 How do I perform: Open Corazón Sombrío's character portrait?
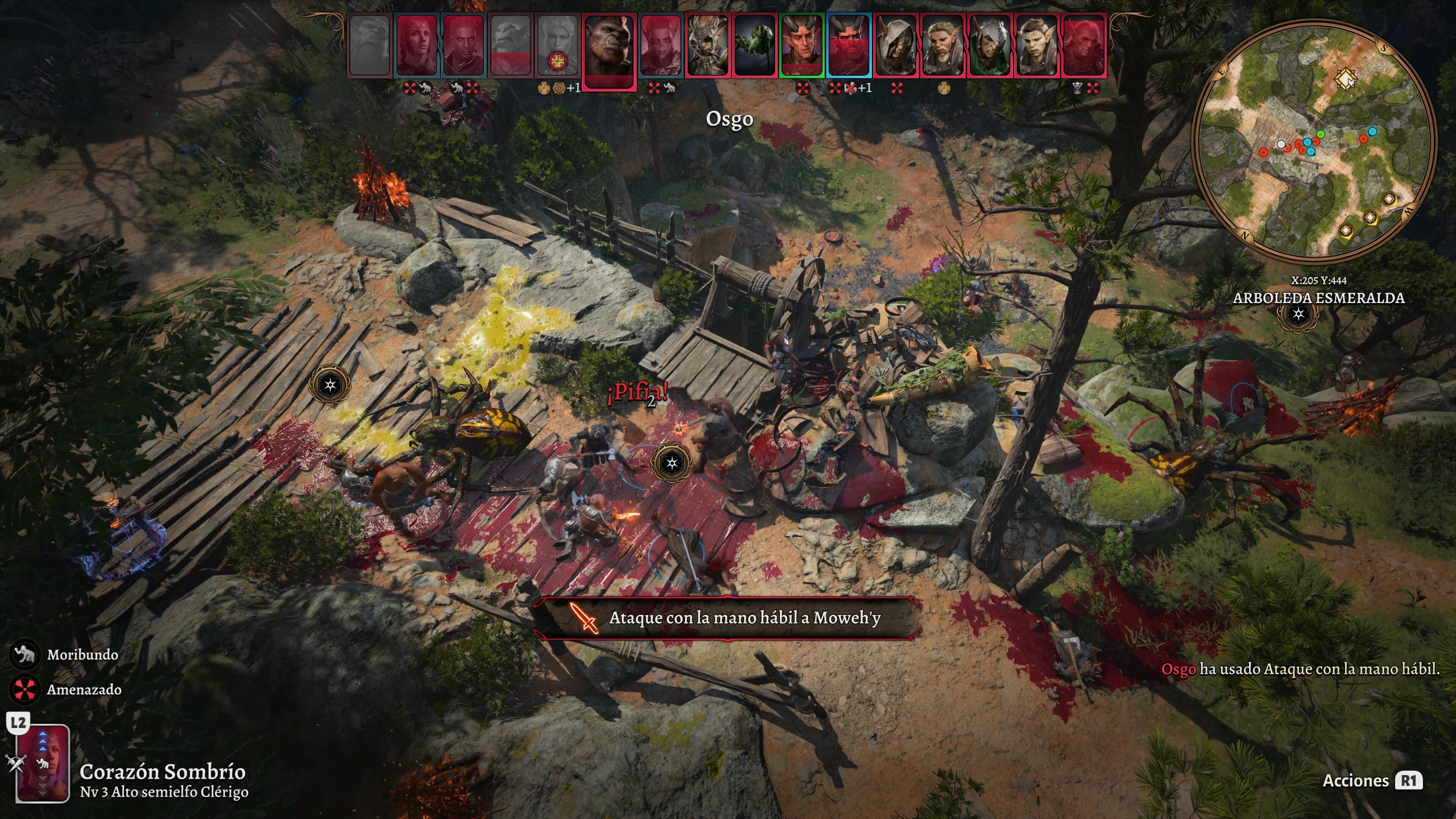pyautogui.click(x=43, y=763)
